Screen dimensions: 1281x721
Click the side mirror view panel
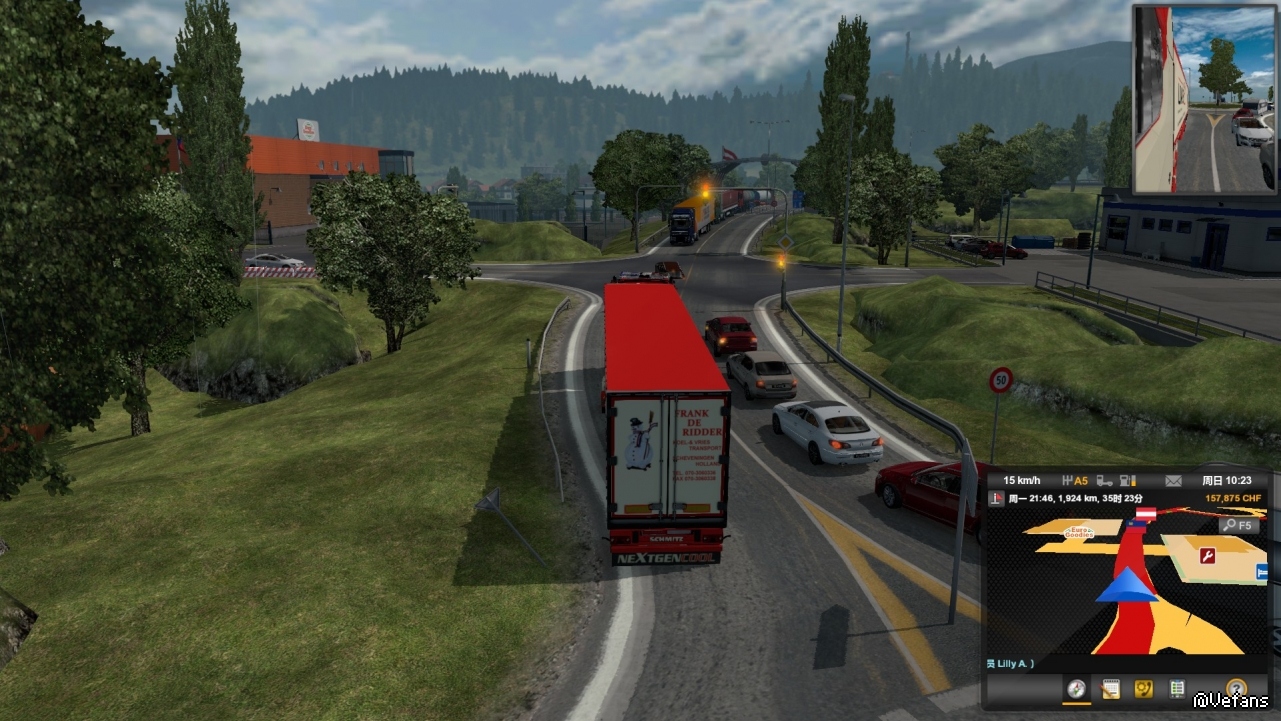click(x=1204, y=99)
